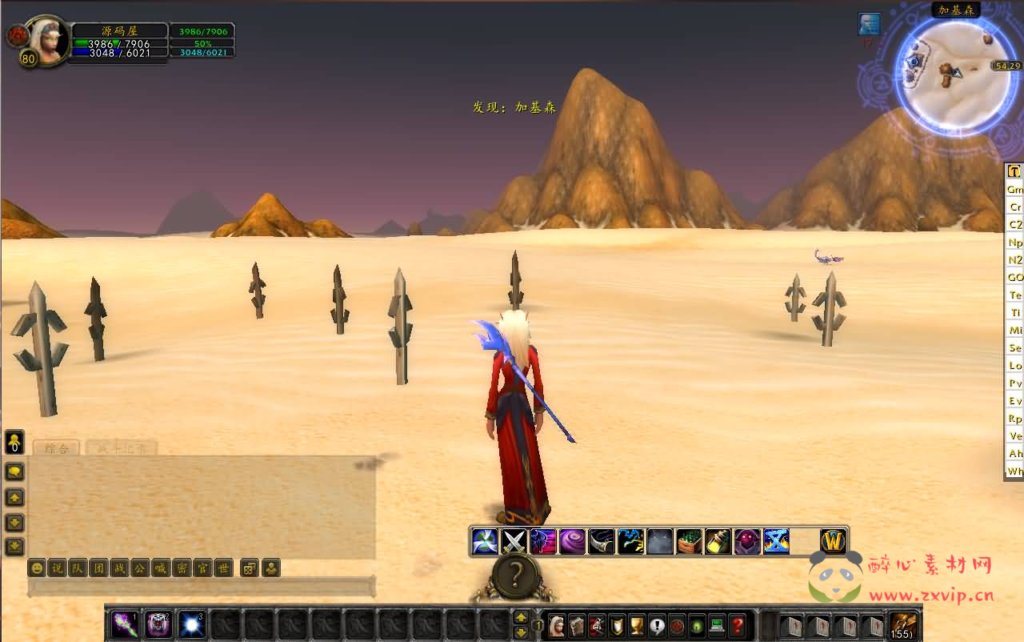Select the 说 say channel button
Image resolution: width=1024 pixels, height=642 pixels.
[57, 568]
